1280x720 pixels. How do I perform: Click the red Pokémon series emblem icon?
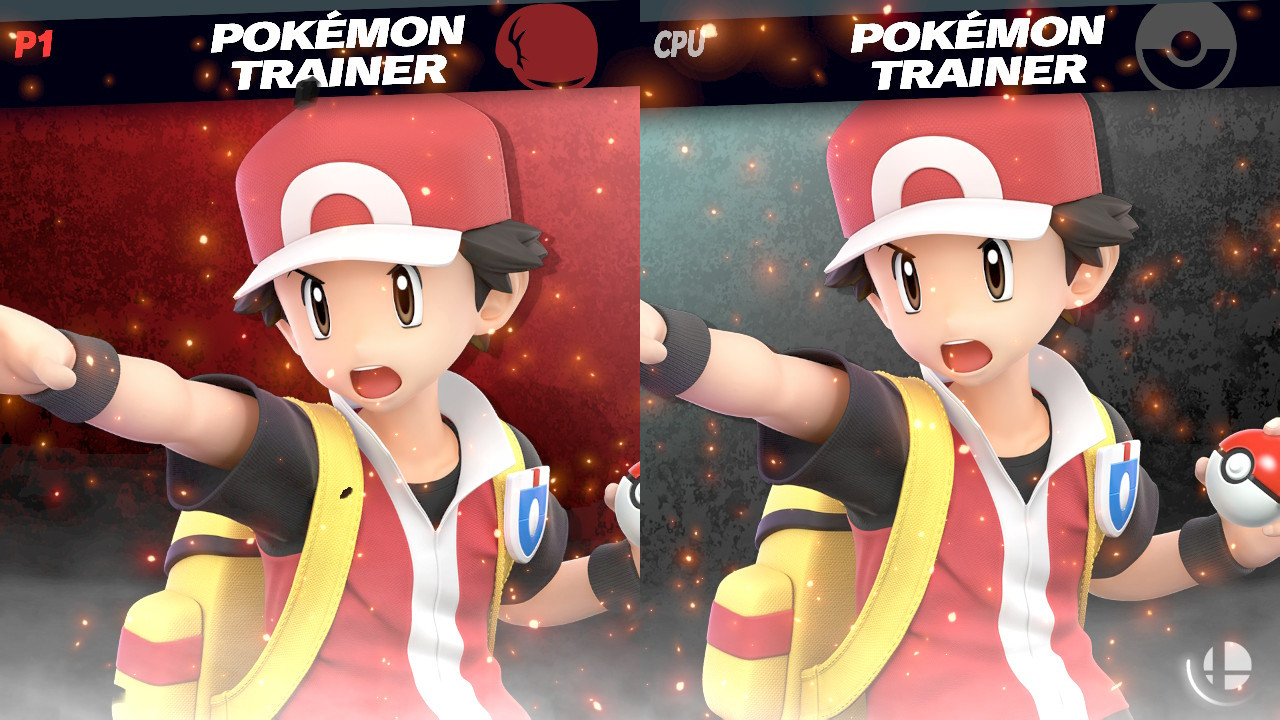tap(548, 44)
